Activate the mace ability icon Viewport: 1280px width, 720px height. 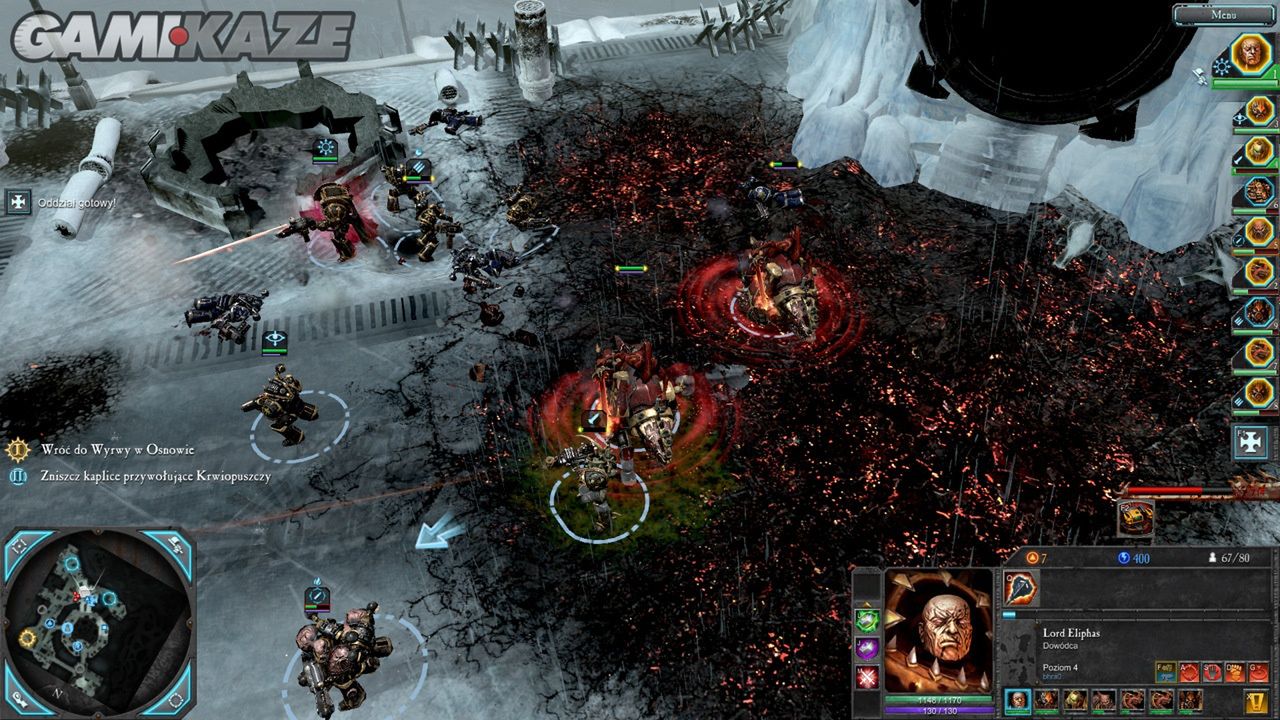(1021, 589)
